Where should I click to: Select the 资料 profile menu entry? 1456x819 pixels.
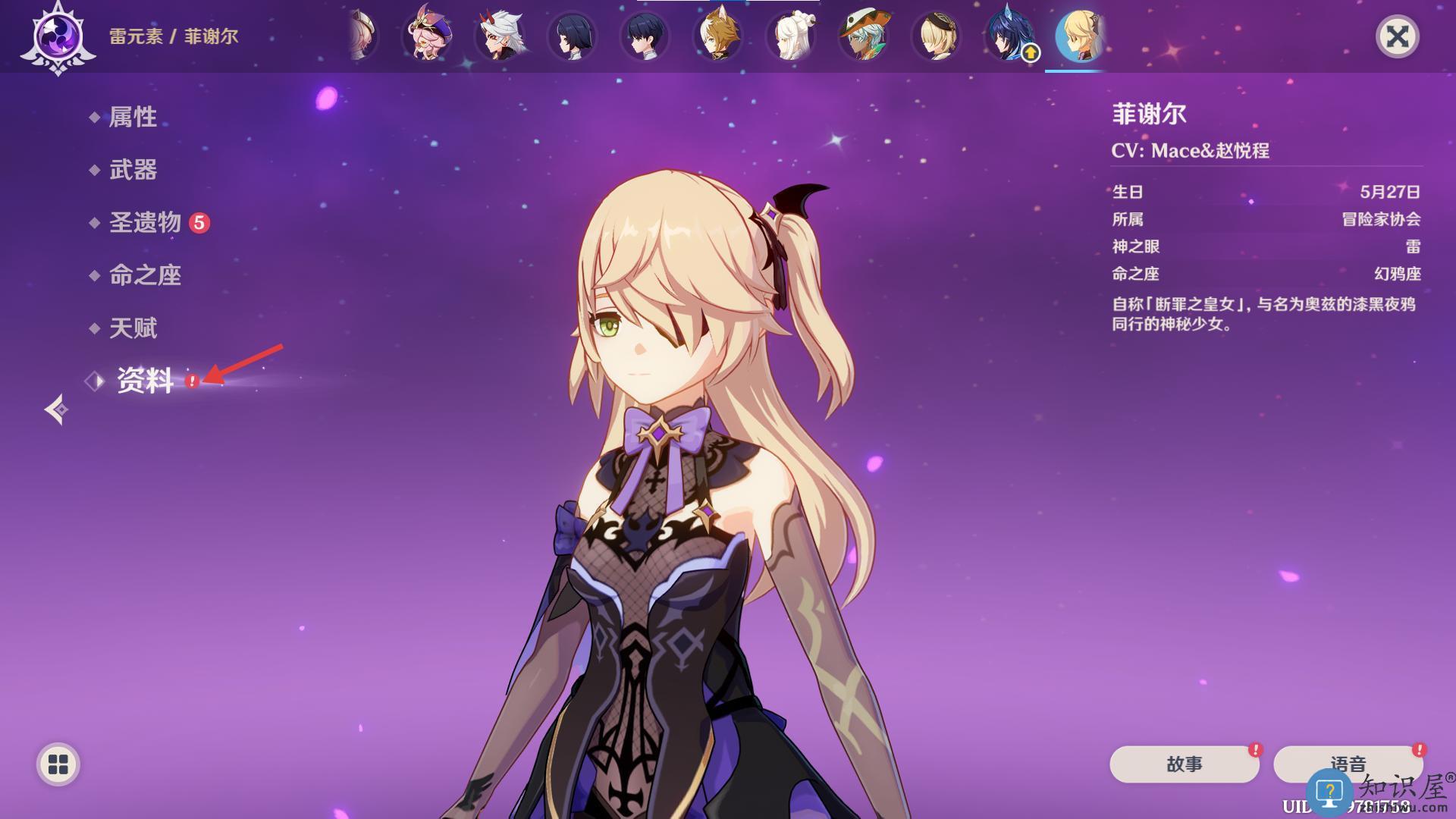click(x=145, y=381)
